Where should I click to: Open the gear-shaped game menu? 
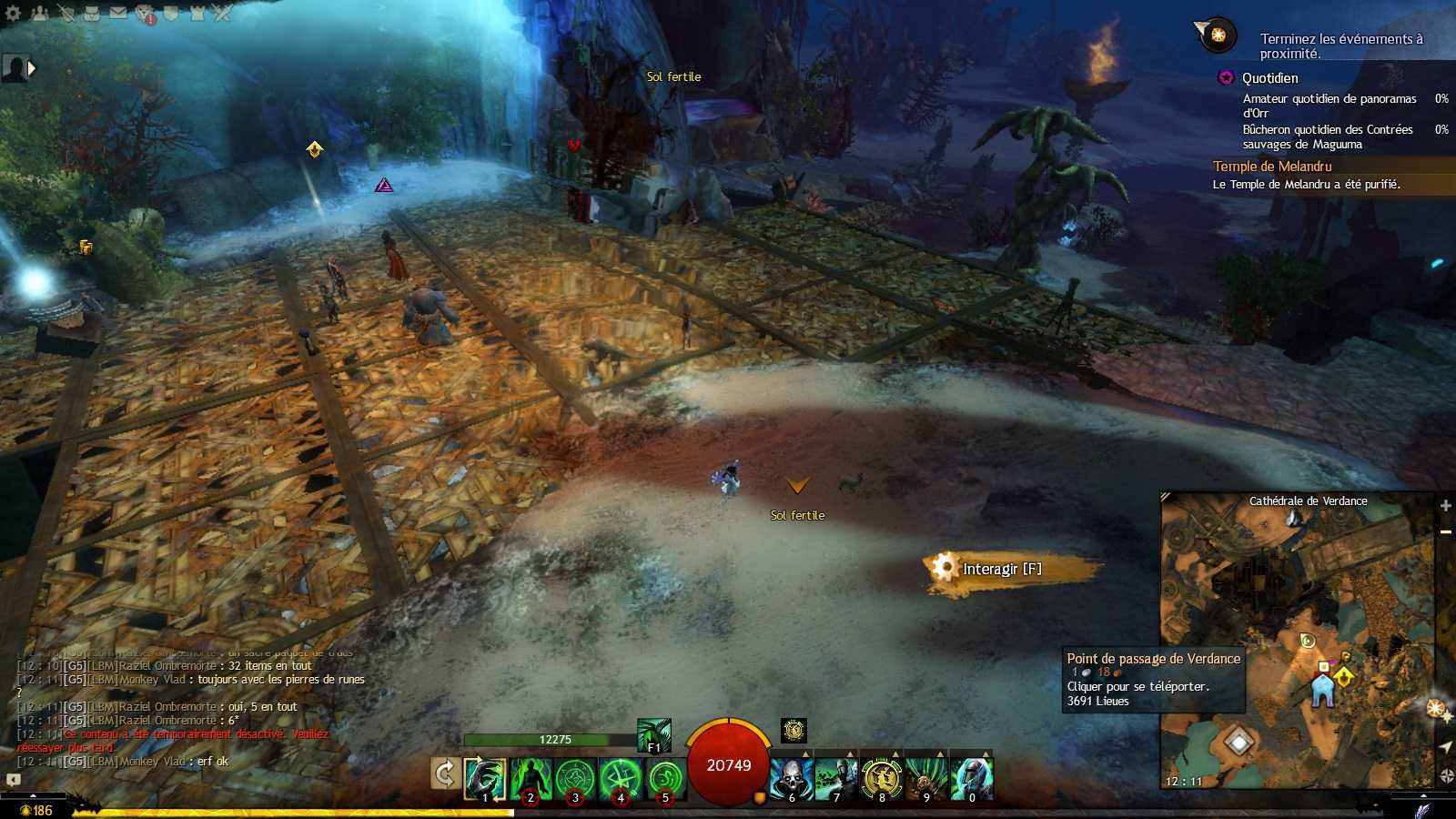[x=13, y=13]
